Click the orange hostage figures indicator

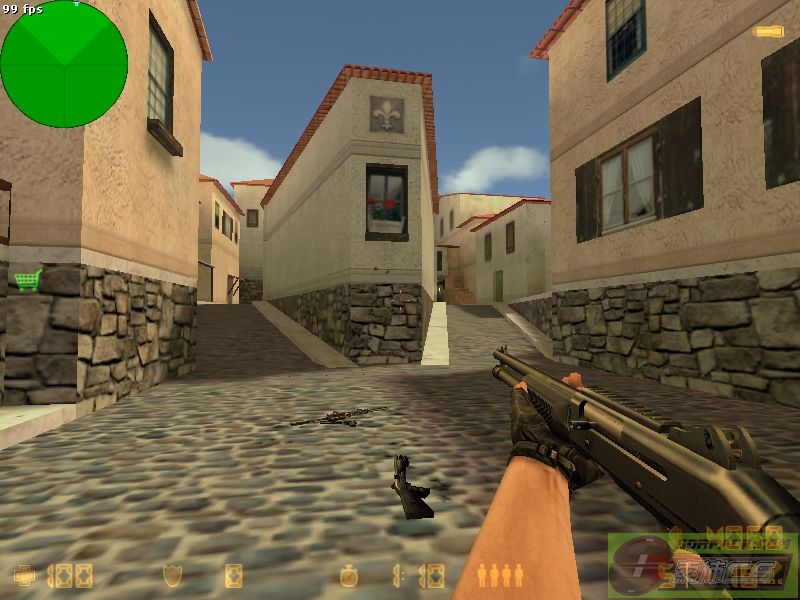pyautogui.click(x=500, y=574)
